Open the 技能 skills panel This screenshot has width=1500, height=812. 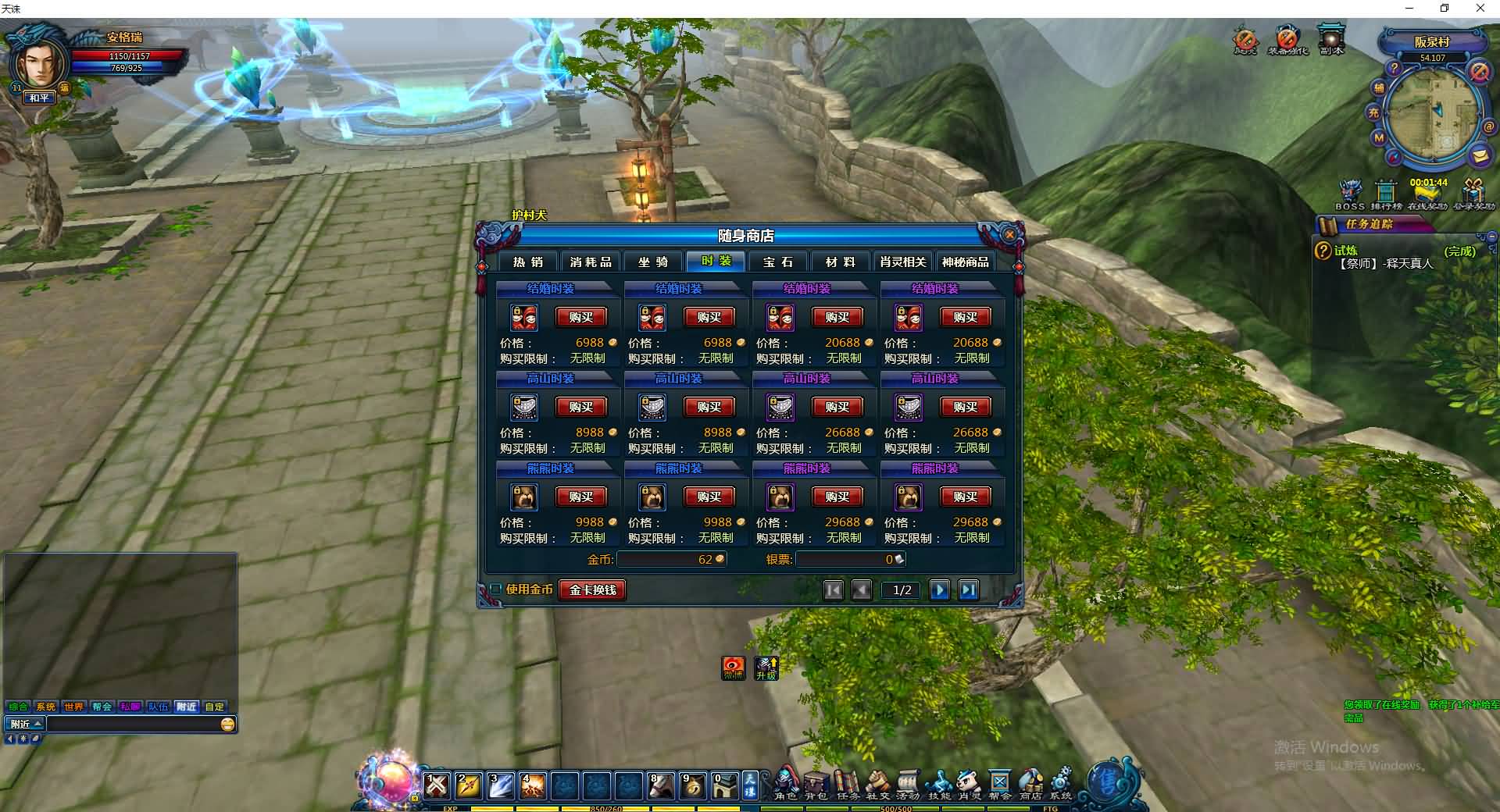point(939,783)
